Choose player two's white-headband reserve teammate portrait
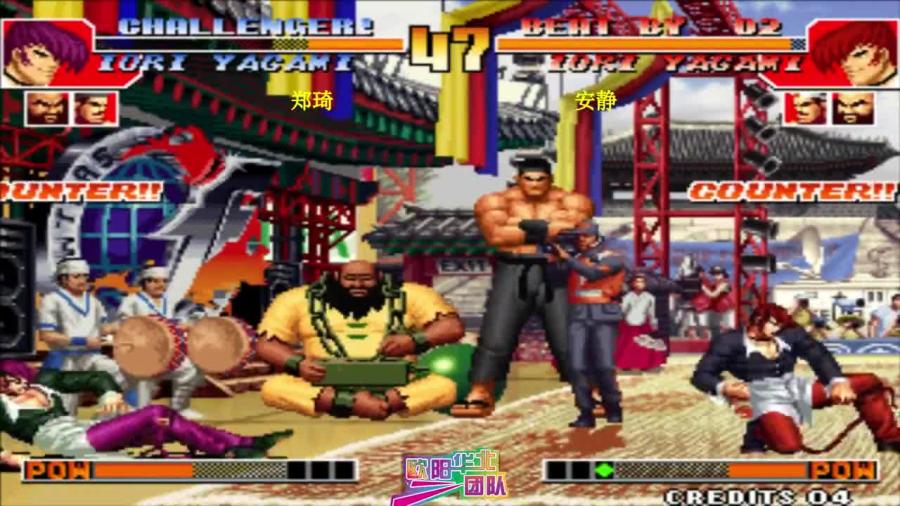 point(806,108)
